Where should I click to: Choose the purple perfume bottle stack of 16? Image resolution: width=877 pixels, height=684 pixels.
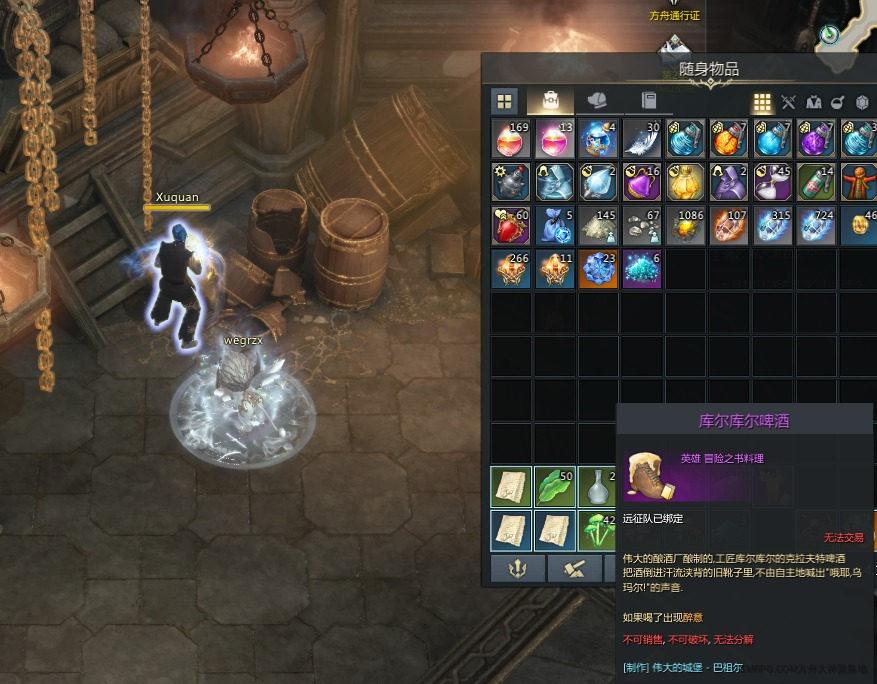click(x=642, y=182)
